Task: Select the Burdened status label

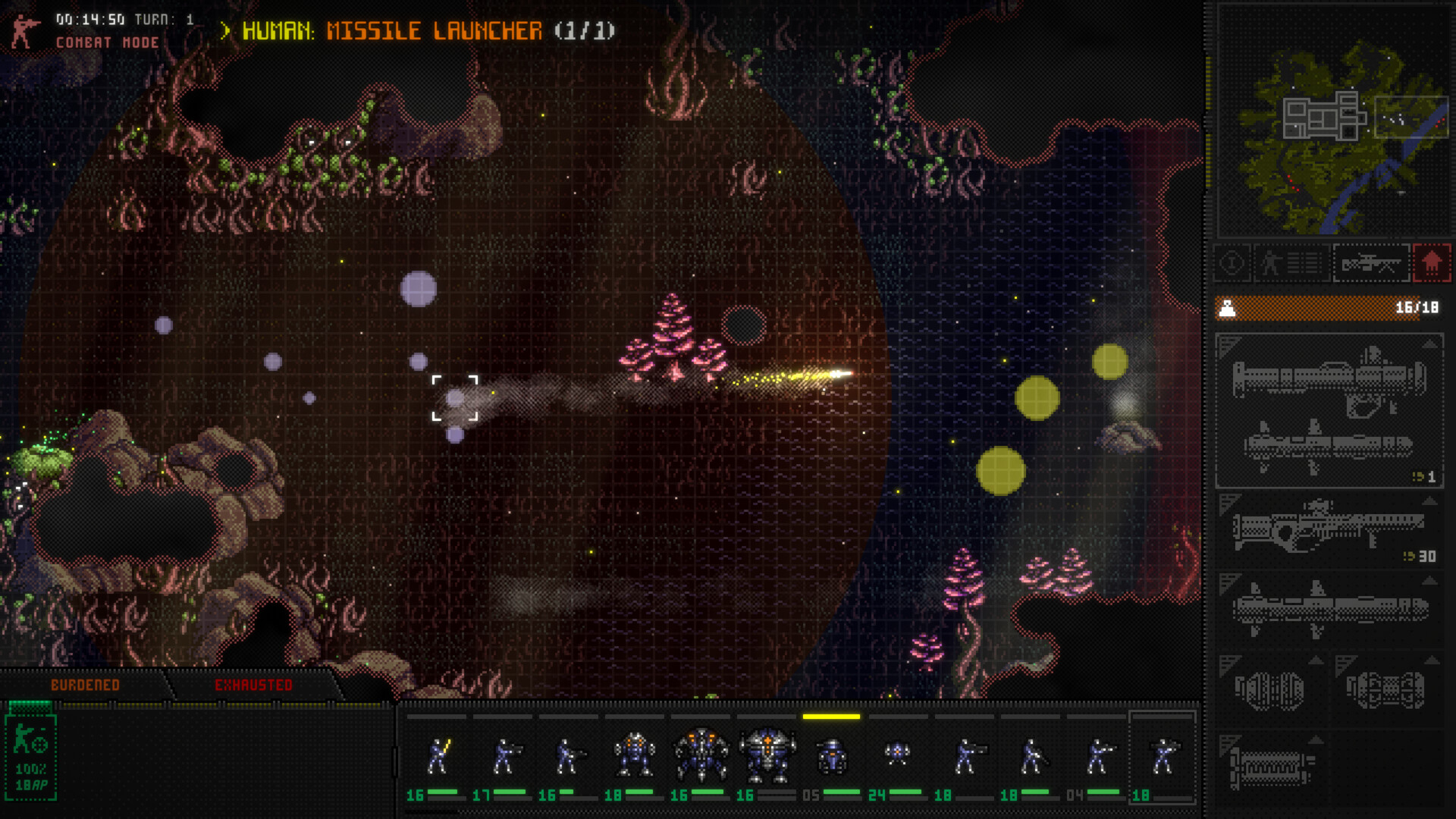Action: click(85, 686)
